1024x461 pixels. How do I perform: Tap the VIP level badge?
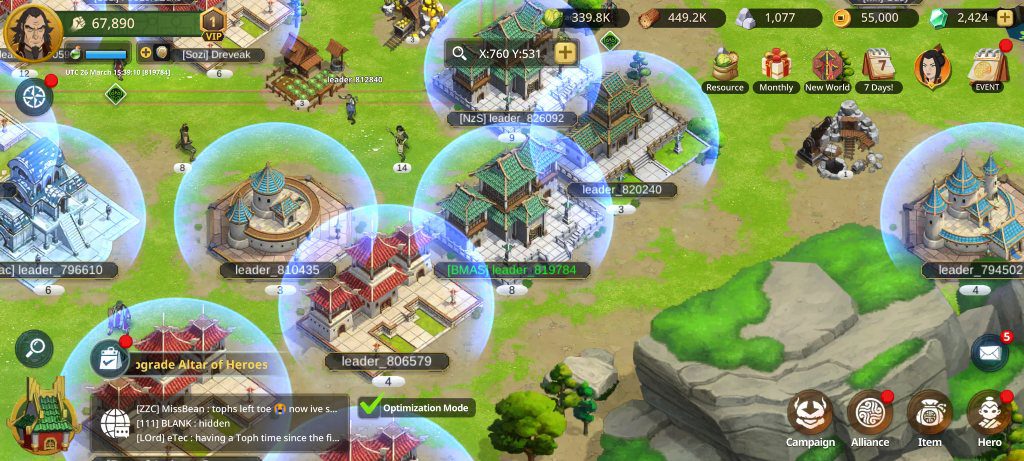tap(212, 23)
